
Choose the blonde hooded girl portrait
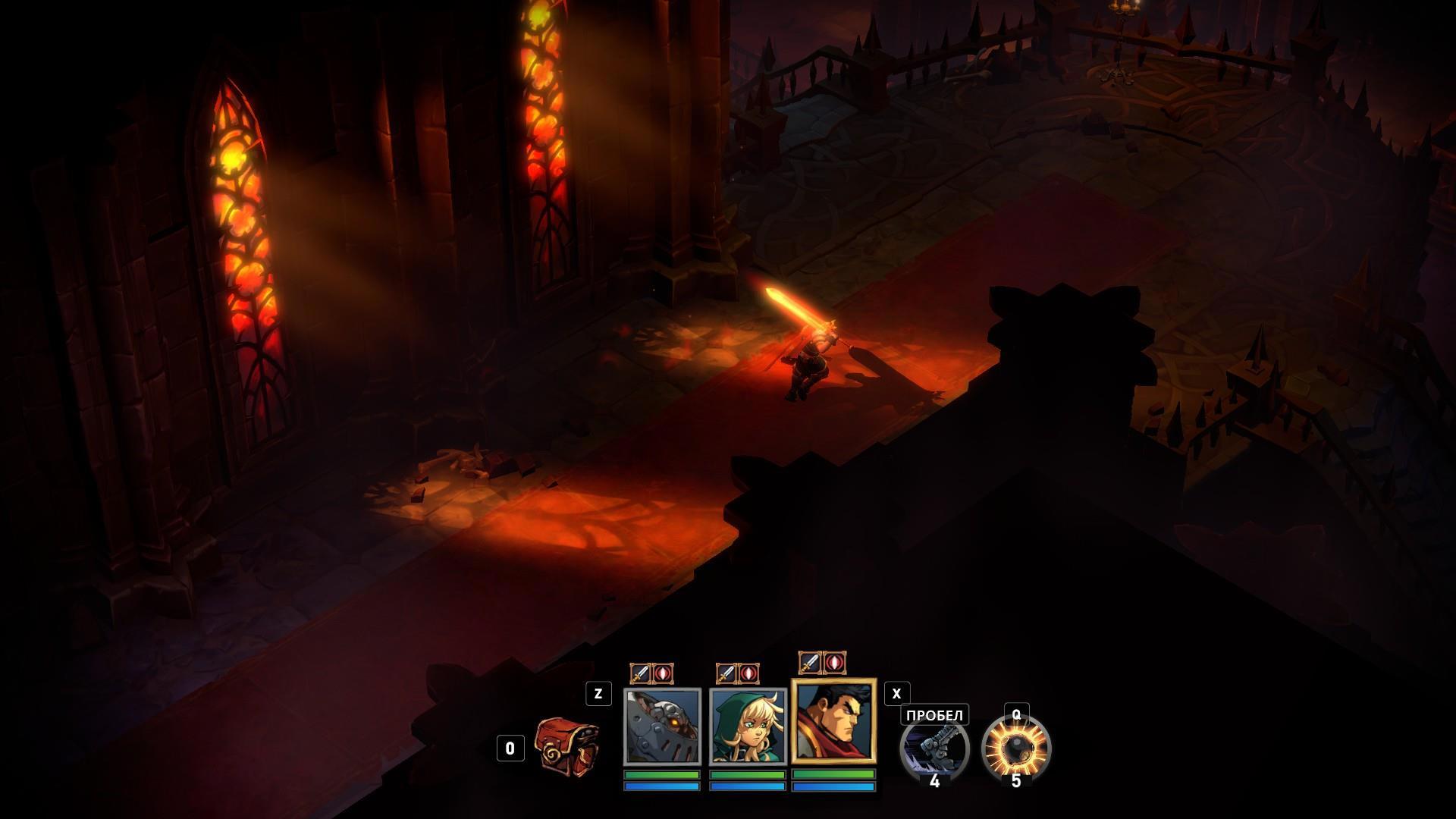point(748,726)
